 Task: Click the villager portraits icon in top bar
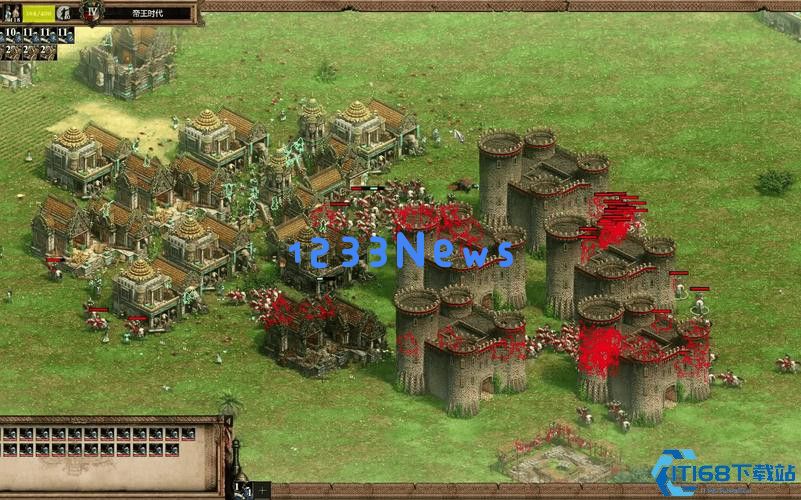pos(13,13)
